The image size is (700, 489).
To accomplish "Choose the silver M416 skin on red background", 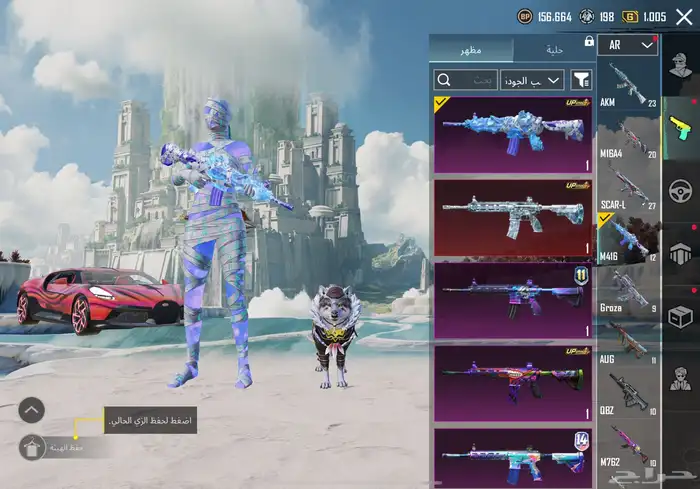I will tap(512, 216).
